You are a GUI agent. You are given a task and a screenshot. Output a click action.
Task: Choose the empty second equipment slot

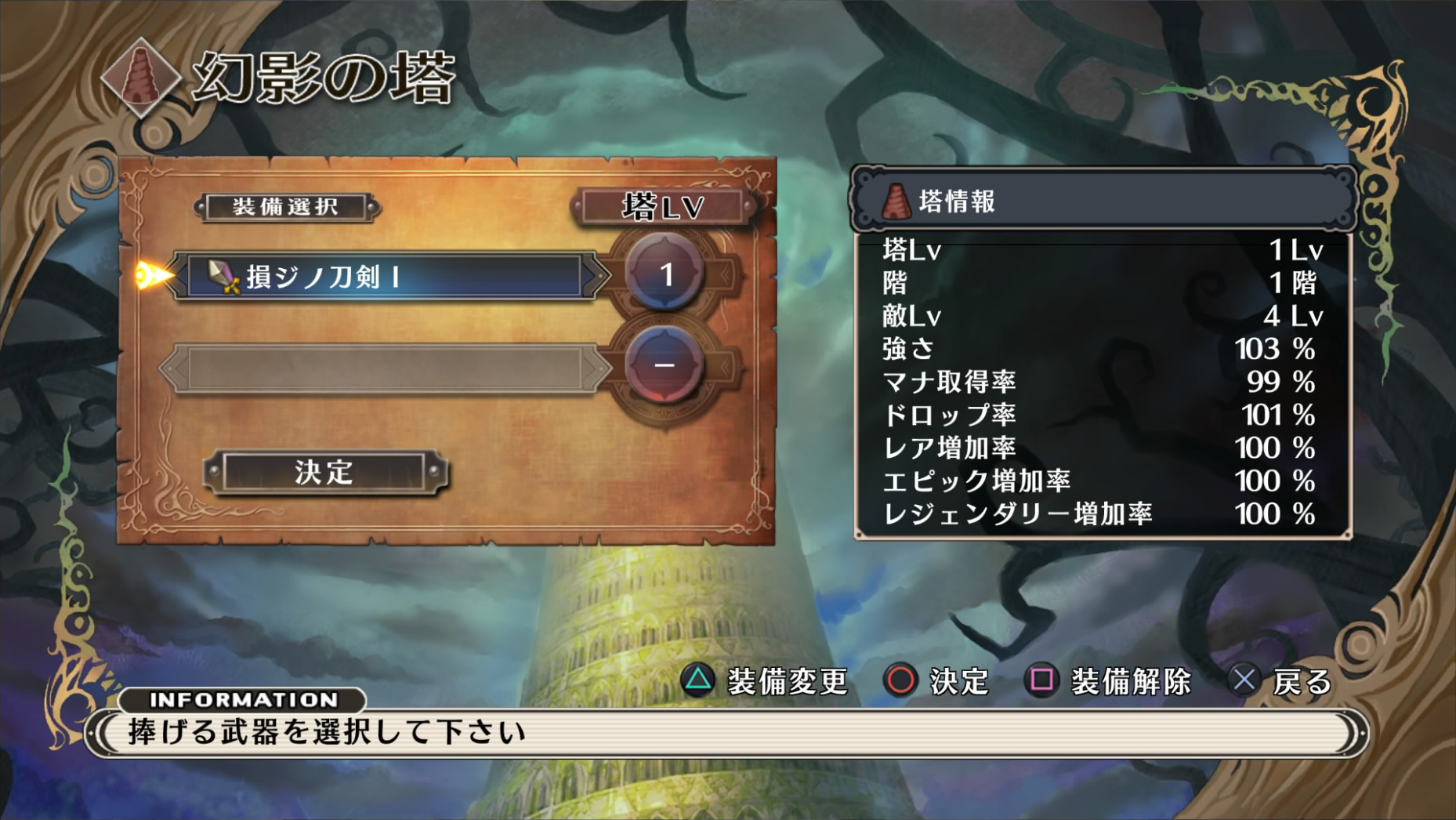386,367
